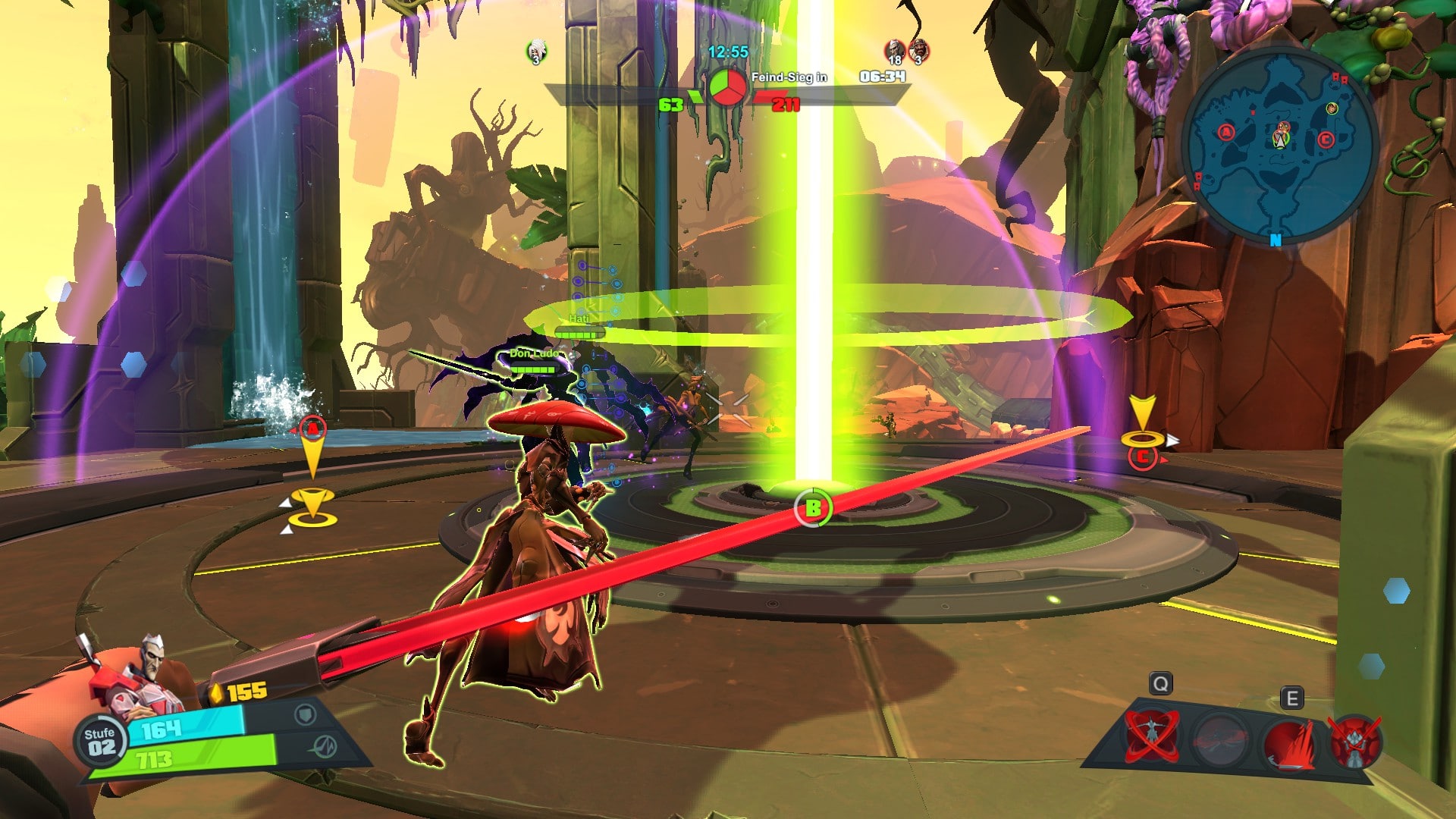The image size is (1456, 819).
Task: Activate the spinning blades ability icon
Action: pos(1151,735)
